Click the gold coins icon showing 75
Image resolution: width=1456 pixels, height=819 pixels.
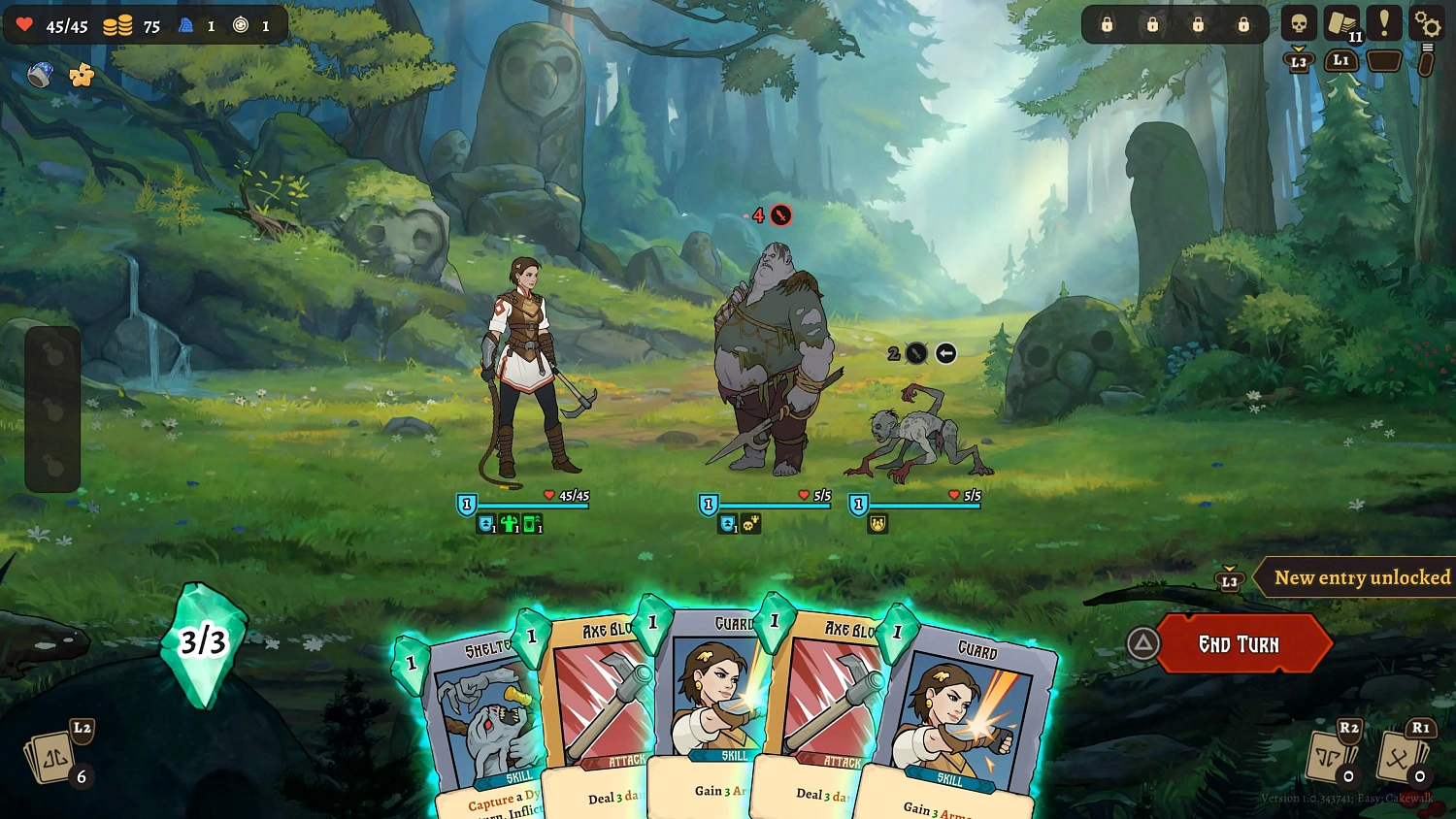[118, 26]
